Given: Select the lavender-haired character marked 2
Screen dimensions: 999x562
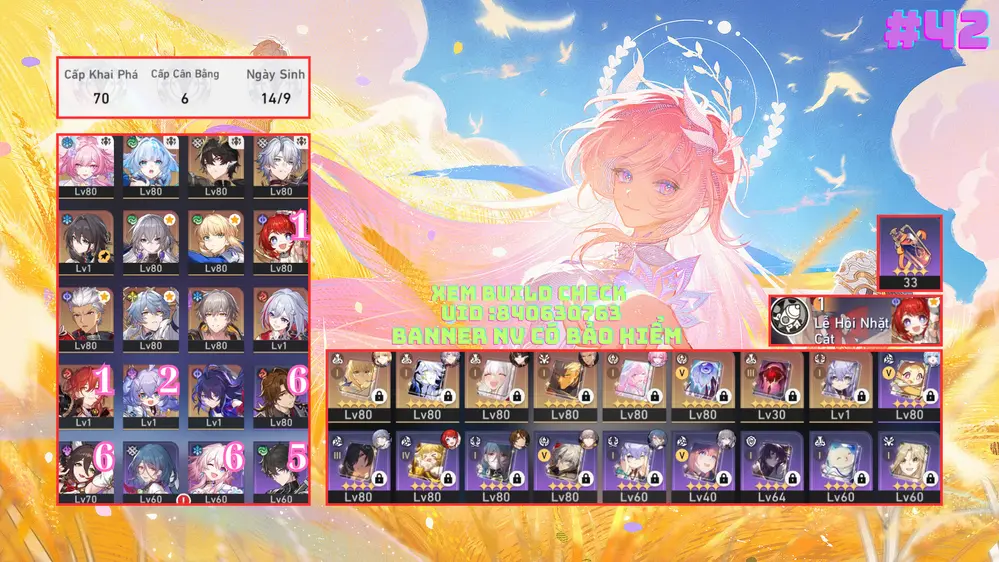Looking at the screenshot, I should tap(151, 394).
